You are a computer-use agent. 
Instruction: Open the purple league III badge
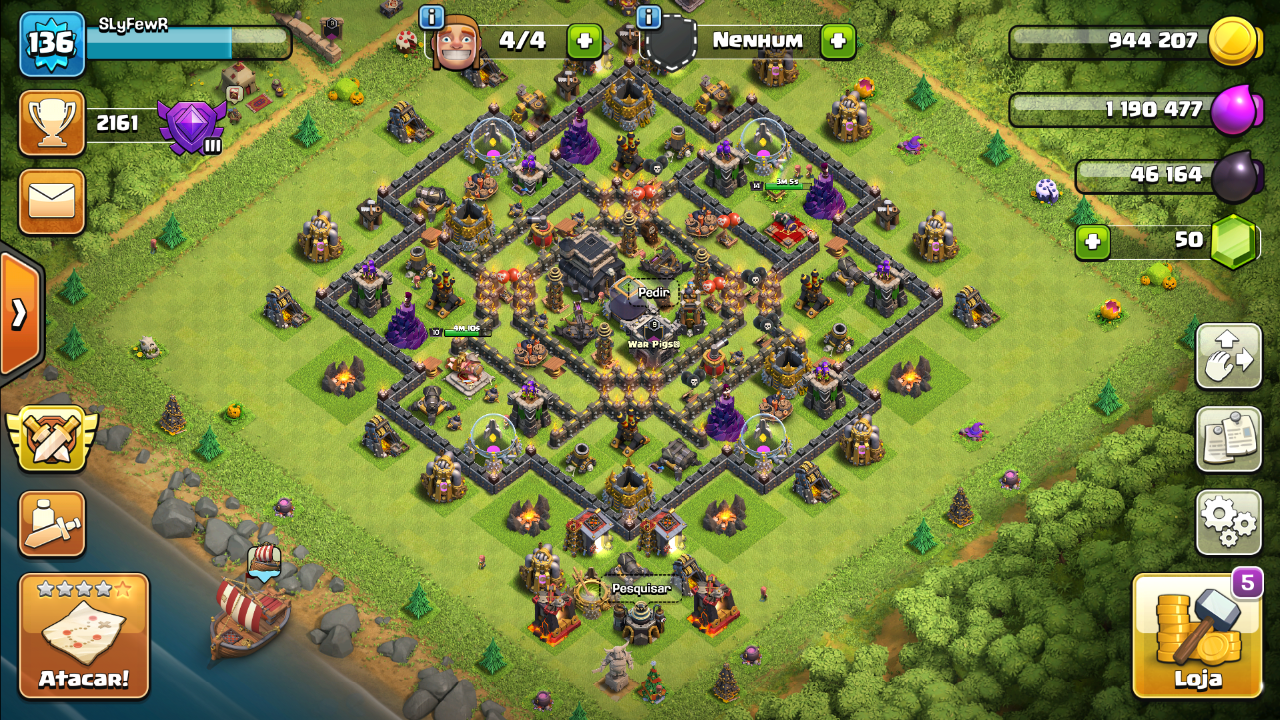(191, 126)
